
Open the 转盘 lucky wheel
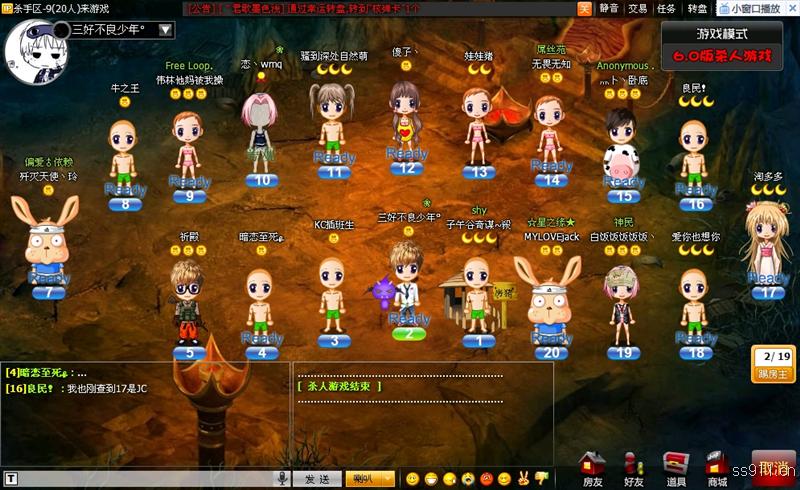click(697, 8)
